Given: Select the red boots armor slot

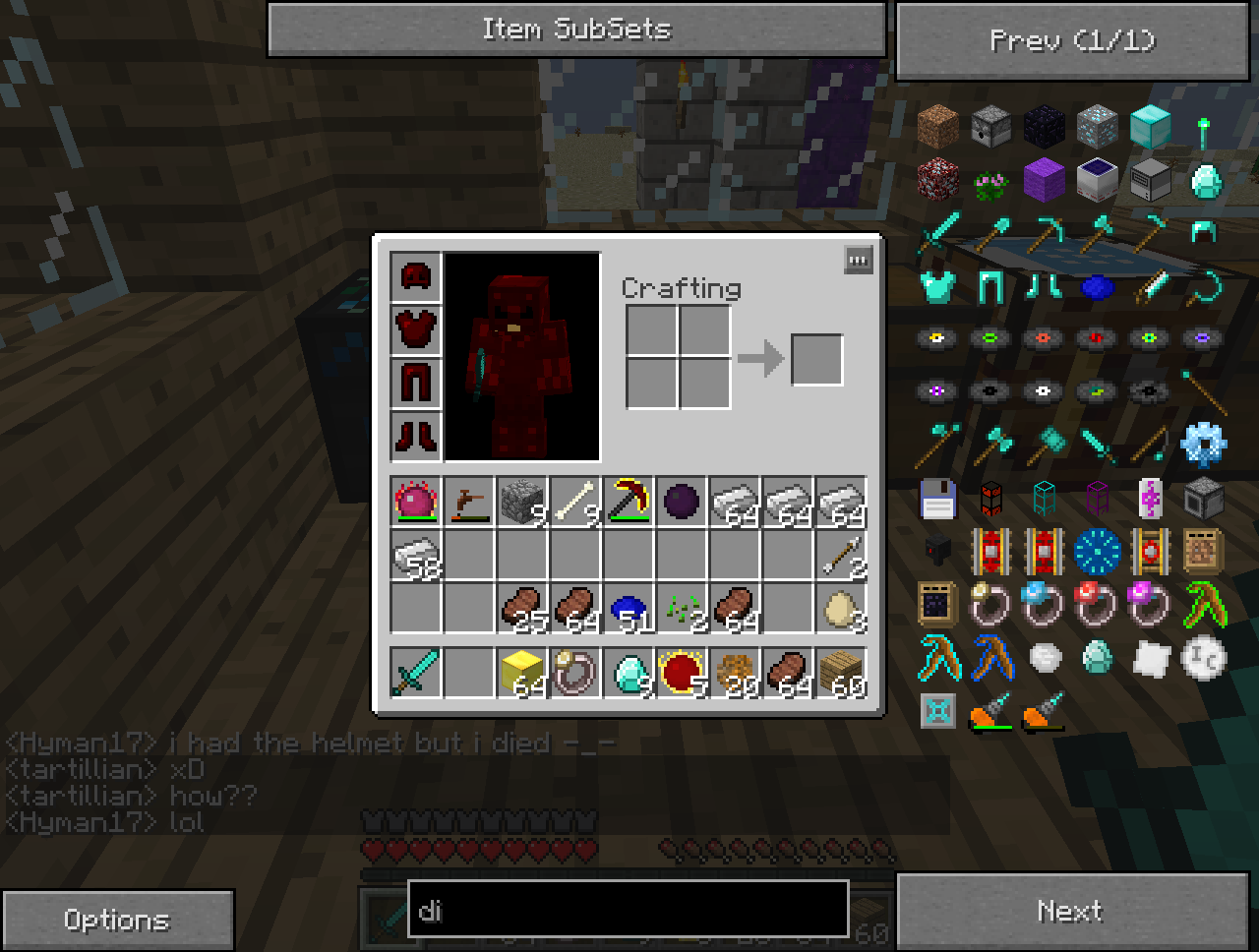Looking at the screenshot, I should pyautogui.click(x=415, y=435).
